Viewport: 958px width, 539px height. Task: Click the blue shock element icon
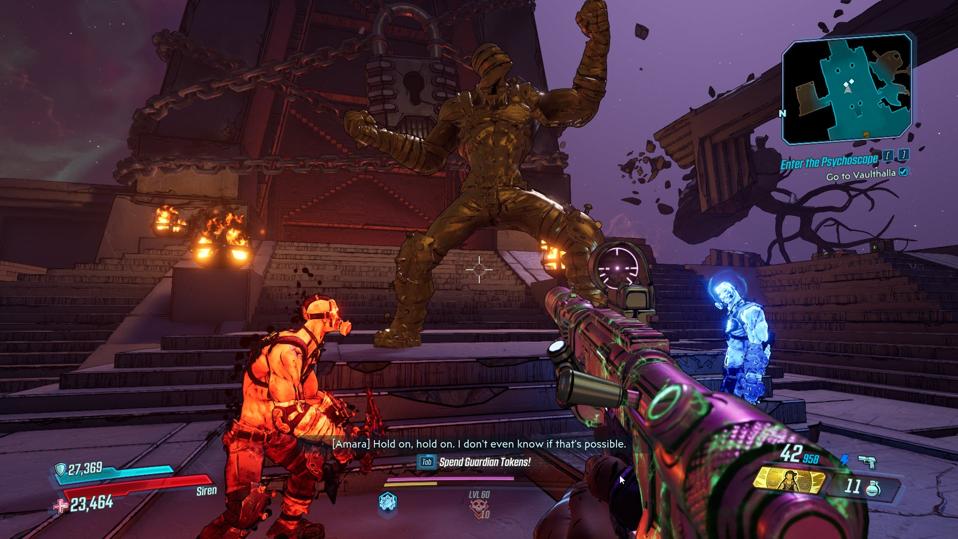842,461
